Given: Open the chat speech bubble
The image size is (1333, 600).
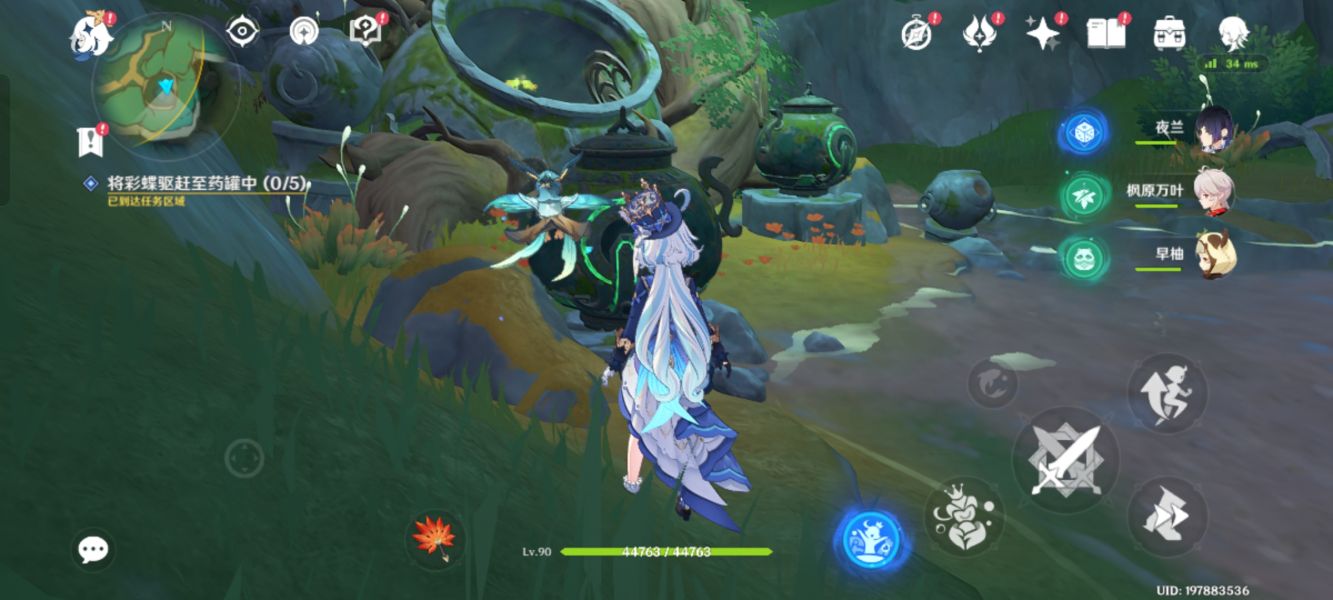Looking at the screenshot, I should pyautogui.click(x=93, y=549).
